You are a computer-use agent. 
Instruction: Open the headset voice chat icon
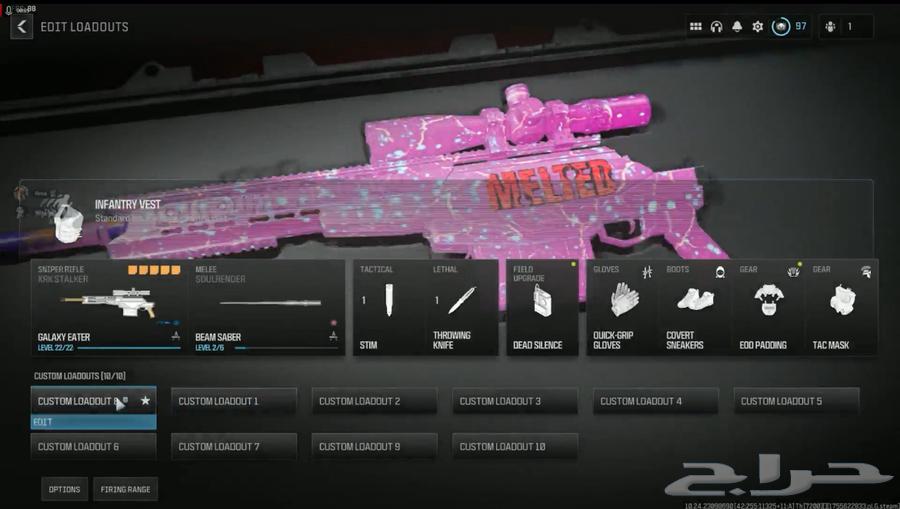(x=716, y=27)
